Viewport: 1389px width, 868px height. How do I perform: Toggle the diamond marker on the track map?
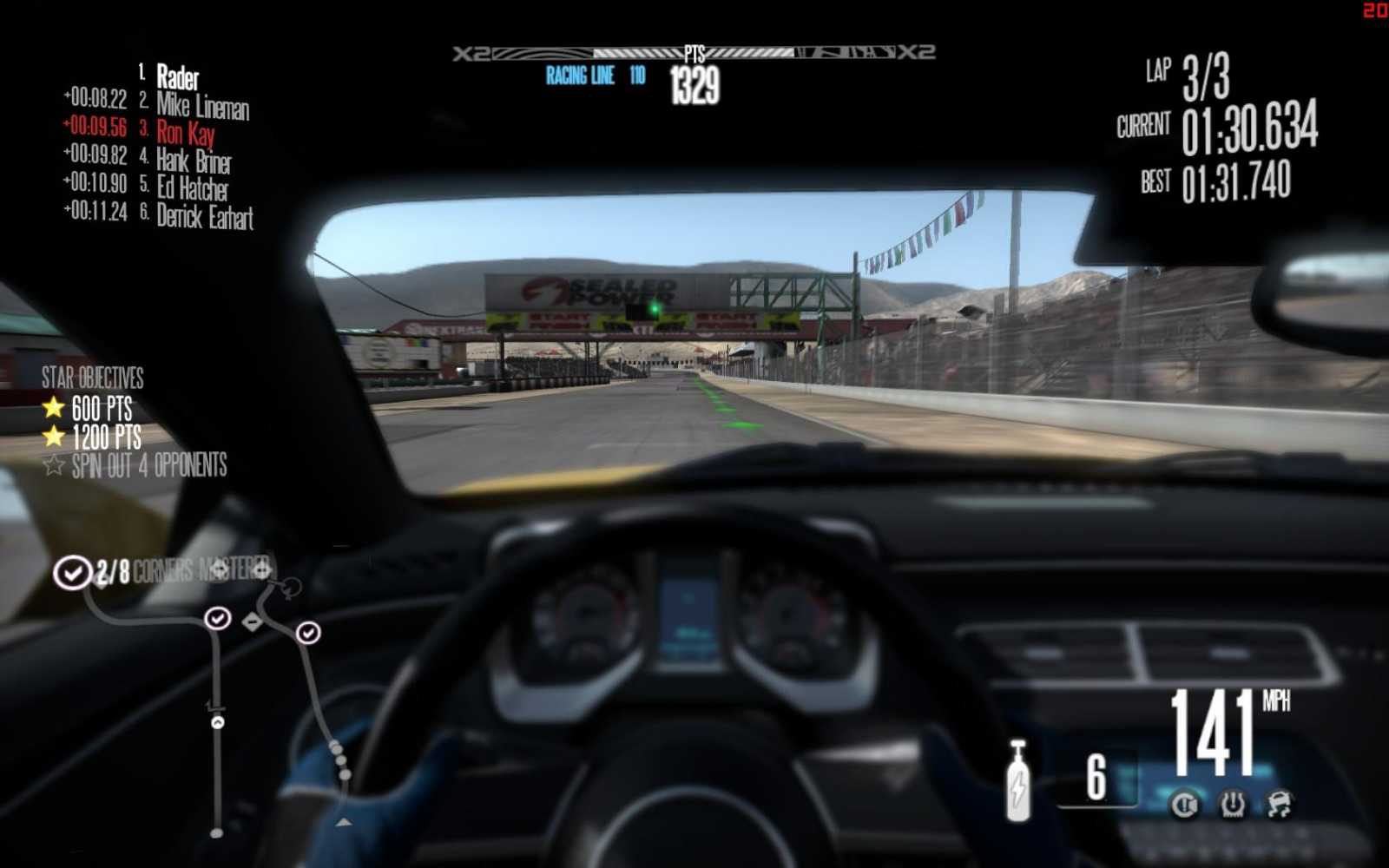point(253,621)
